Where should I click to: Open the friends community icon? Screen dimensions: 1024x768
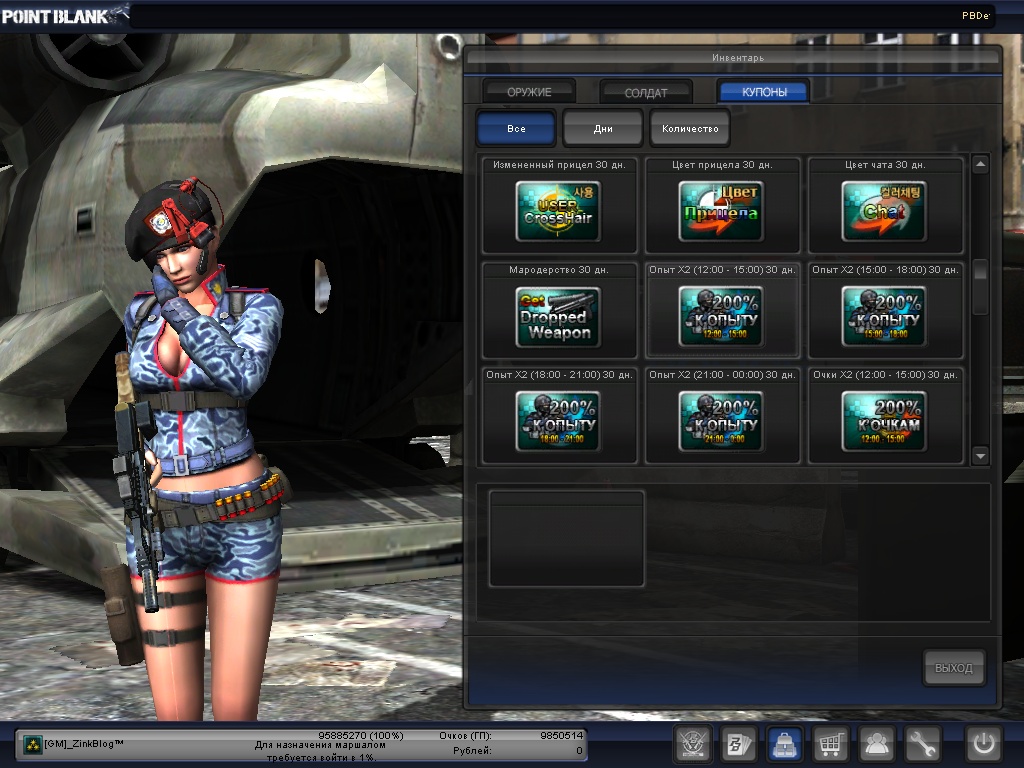[x=877, y=744]
